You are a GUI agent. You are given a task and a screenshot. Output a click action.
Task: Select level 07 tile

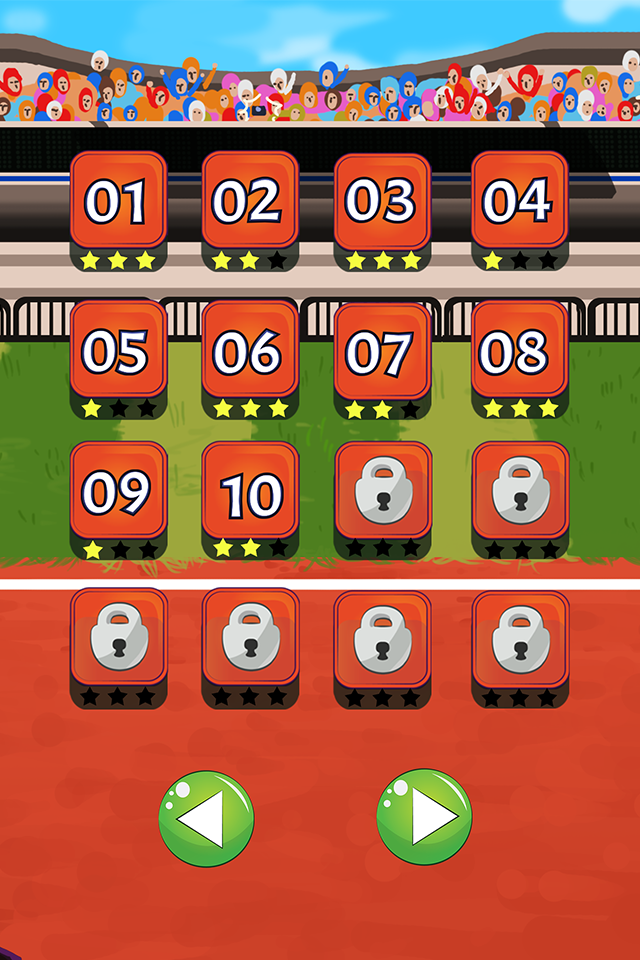(381, 352)
